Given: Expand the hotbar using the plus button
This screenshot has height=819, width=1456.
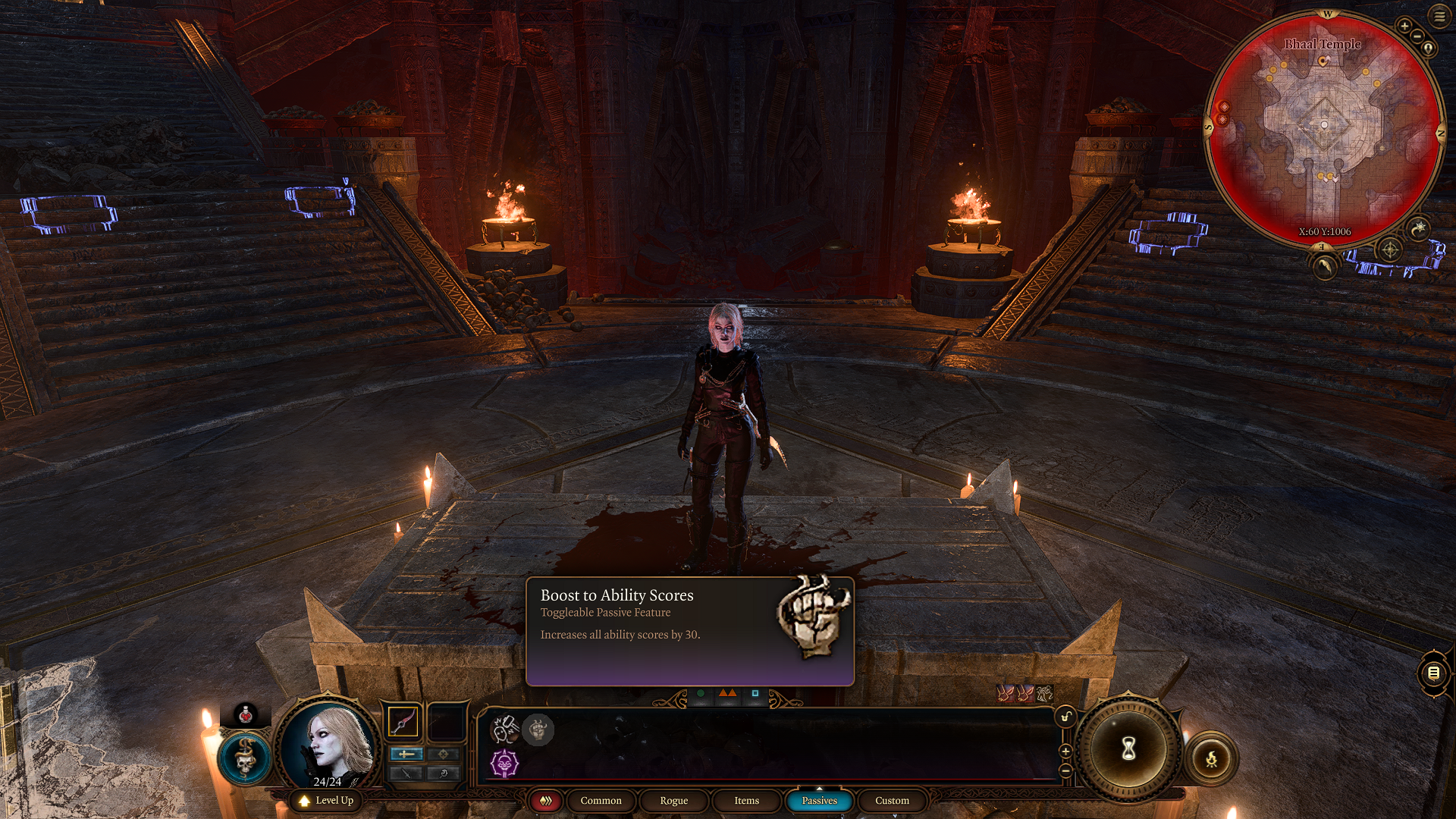Looking at the screenshot, I should point(1065,752).
